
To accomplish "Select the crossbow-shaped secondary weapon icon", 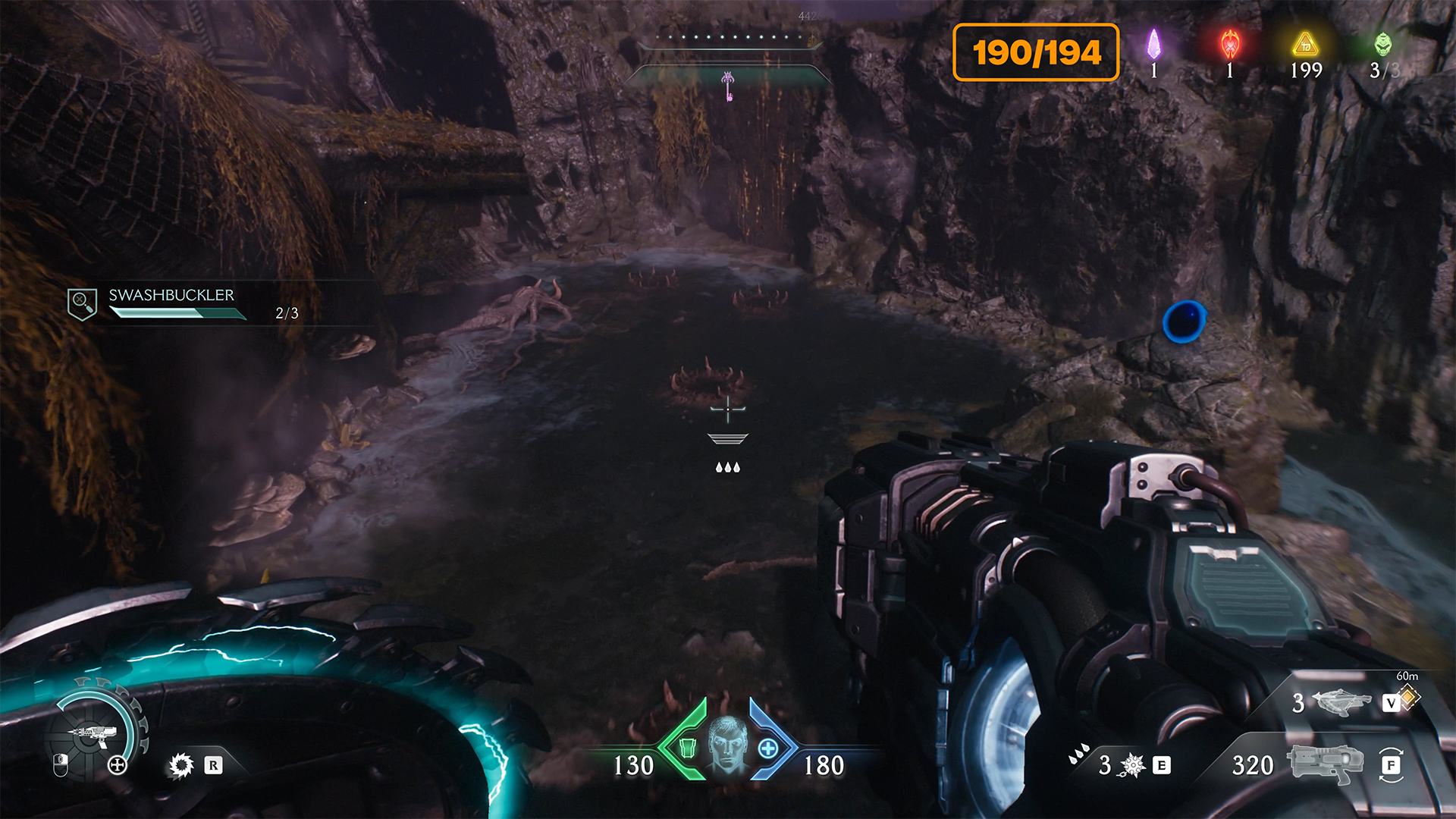I will pos(1341,702).
